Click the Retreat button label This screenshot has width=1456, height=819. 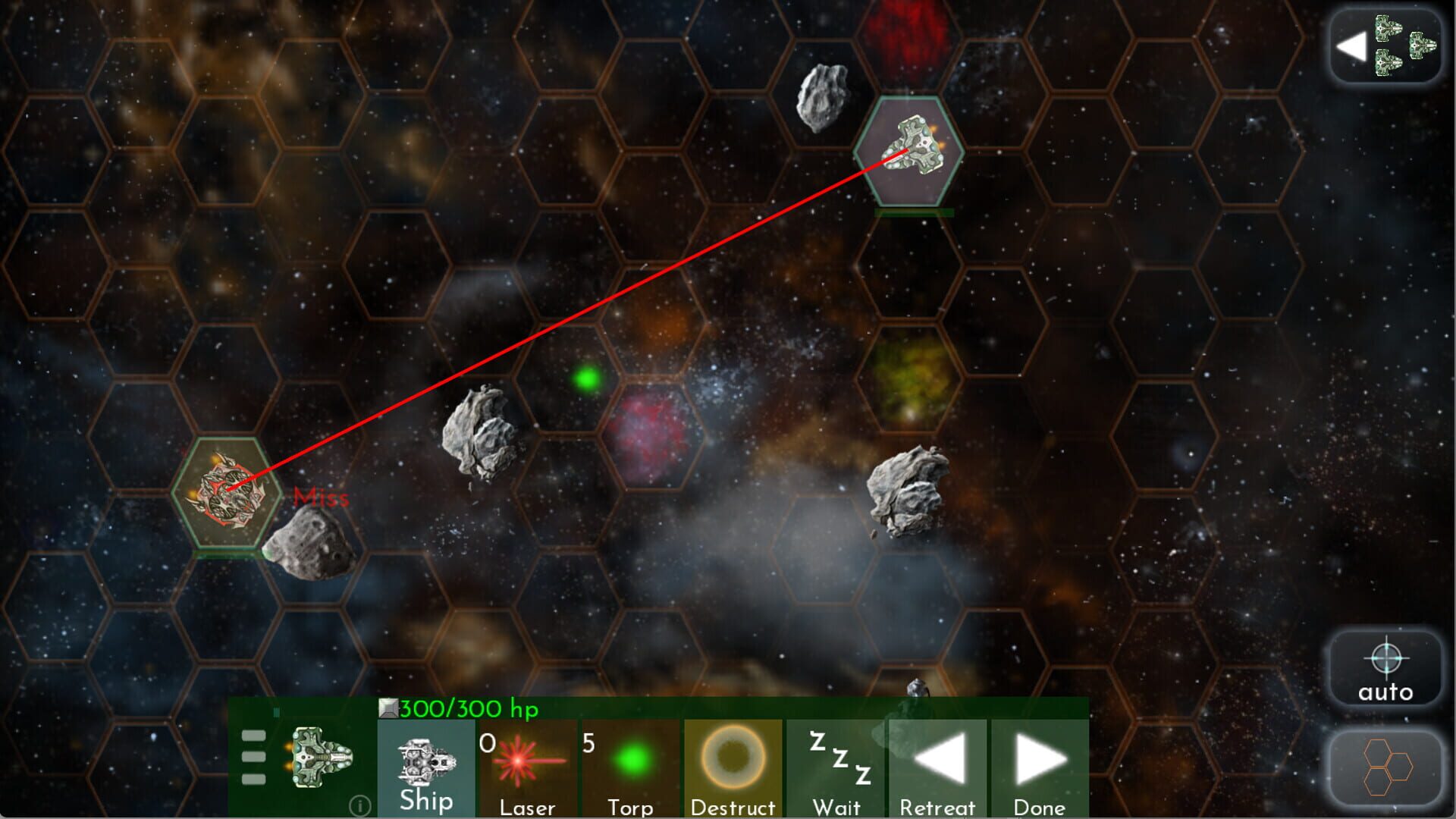tap(937, 806)
